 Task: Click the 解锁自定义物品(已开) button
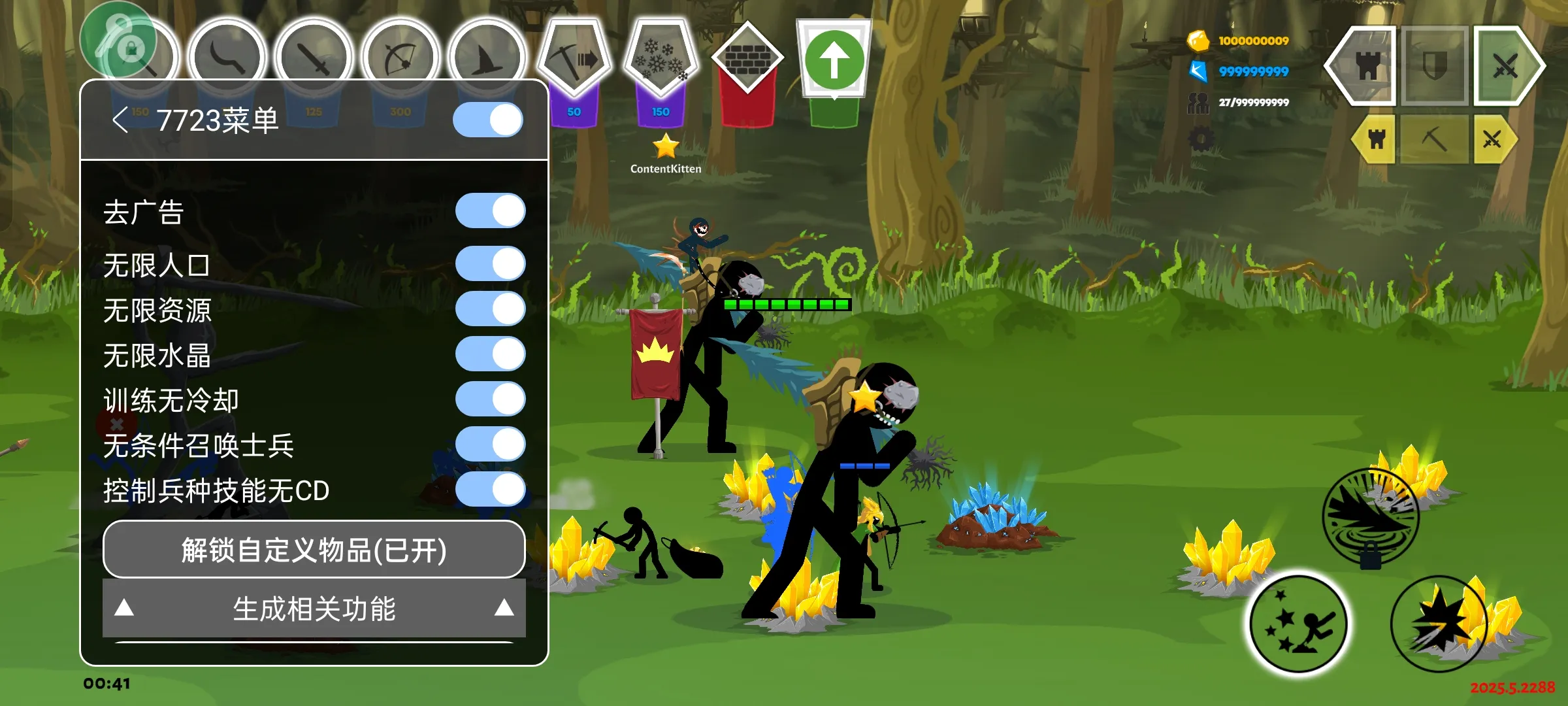tap(314, 550)
